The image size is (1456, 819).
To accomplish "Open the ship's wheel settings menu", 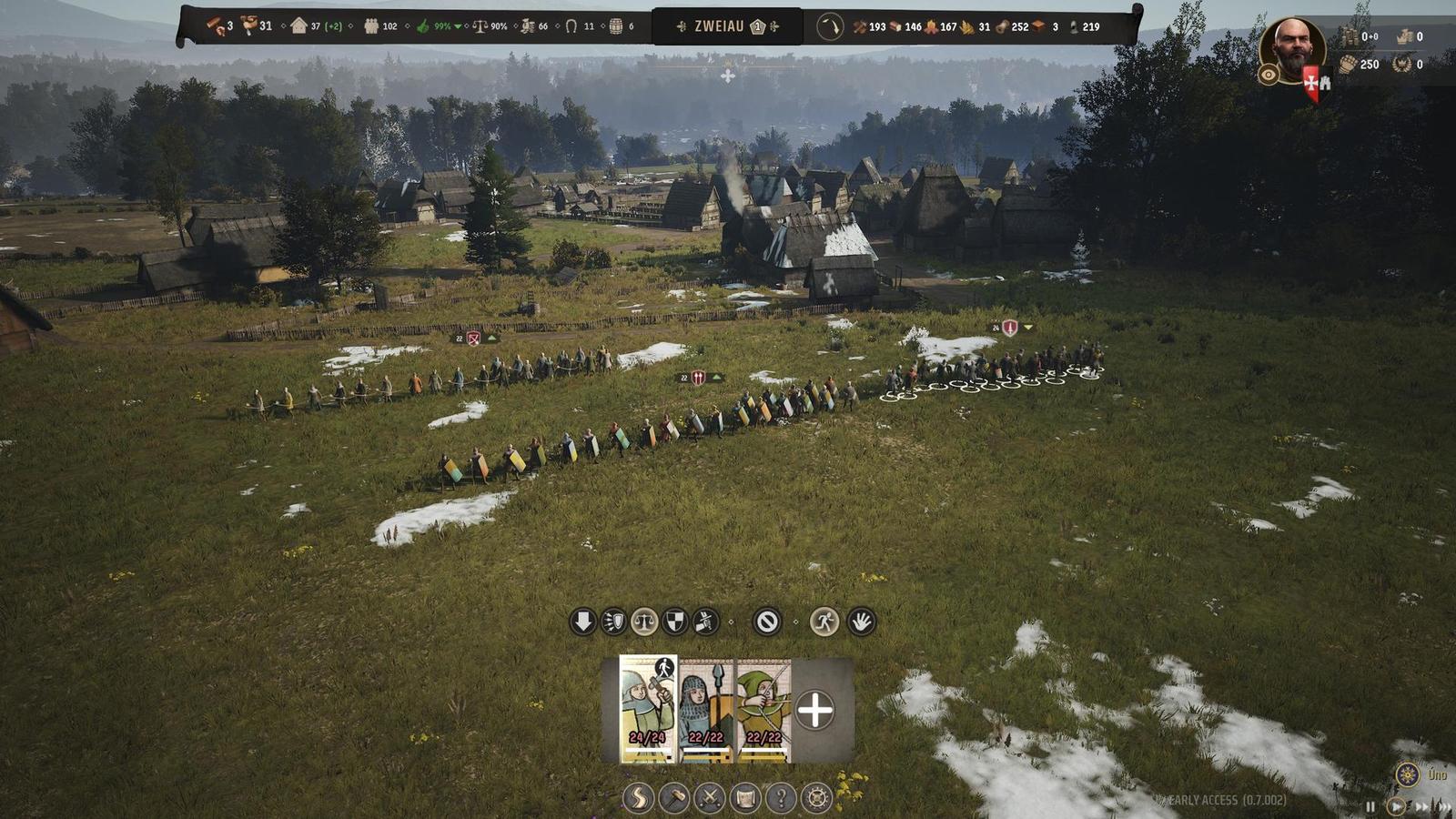I will [x=817, y=798].
